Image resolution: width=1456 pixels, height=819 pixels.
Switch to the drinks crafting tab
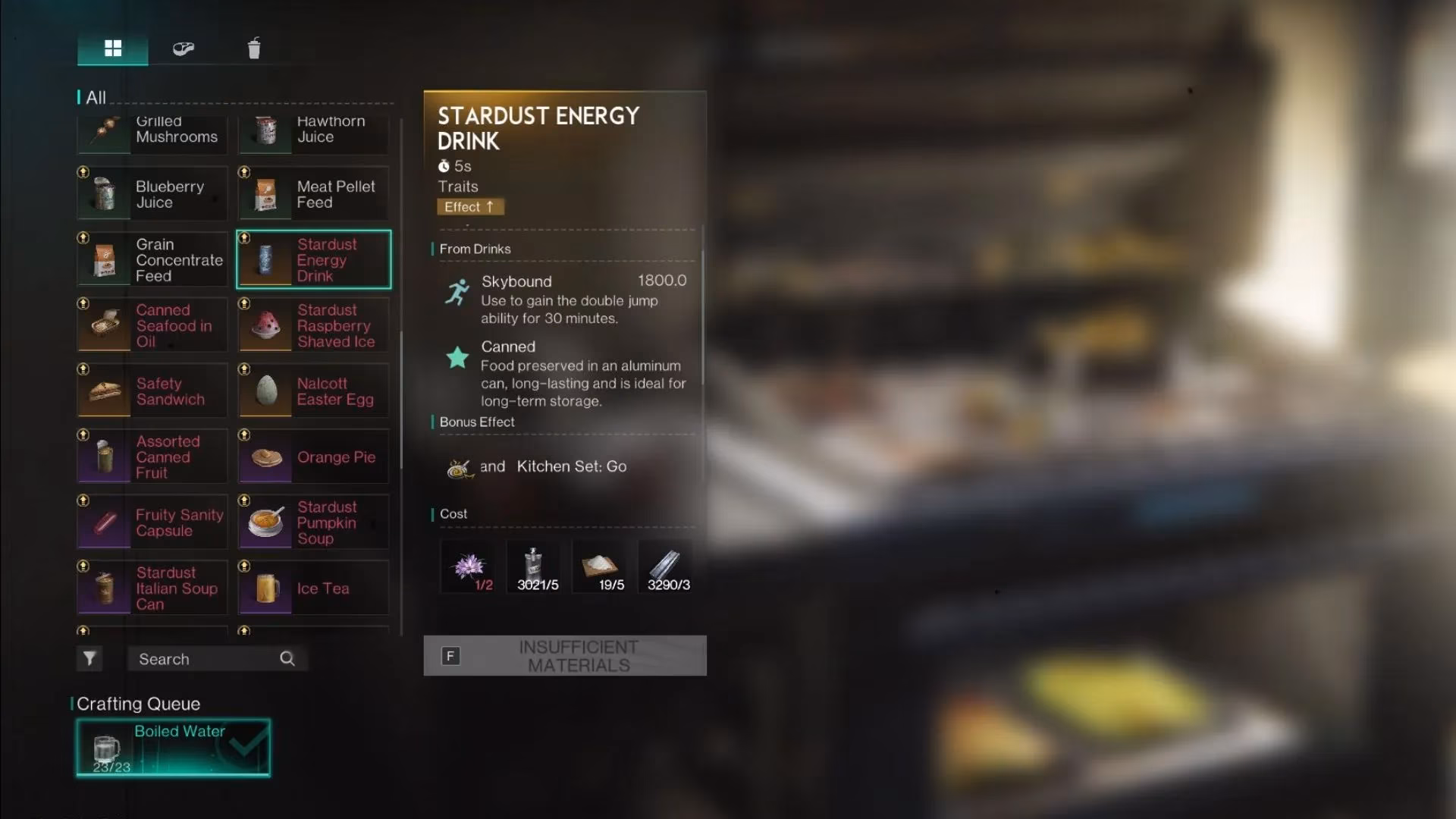tap(254, 48)
